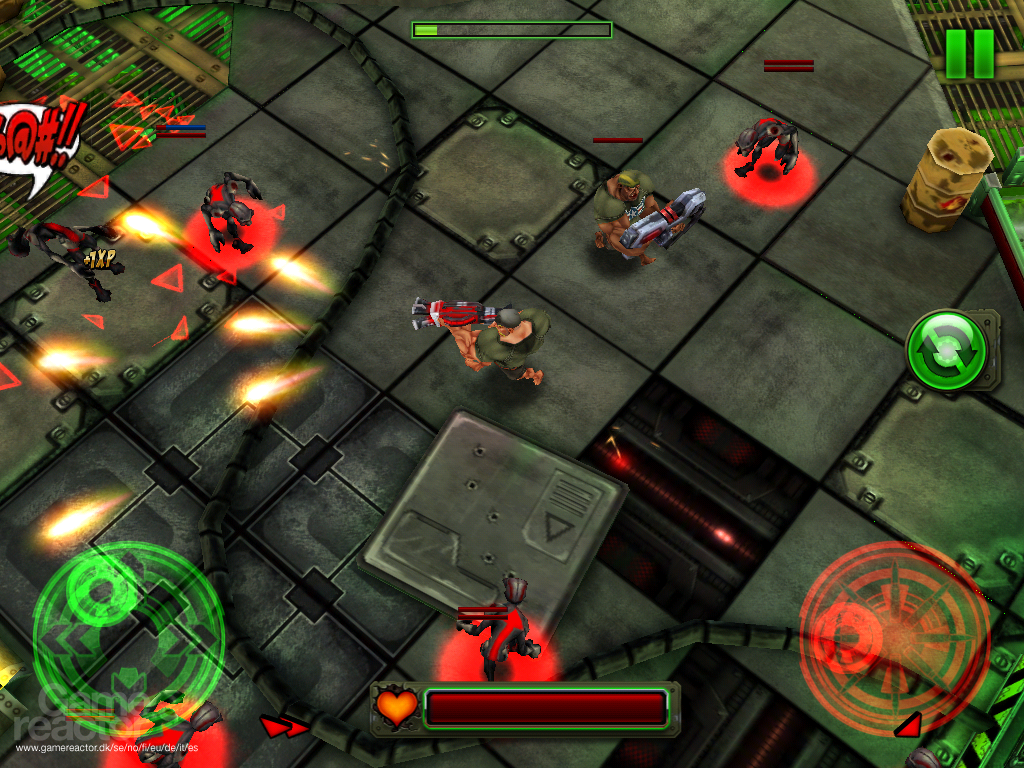Tap the green weapon swap arrows button
Viewport: 1024px width, 768px height.
click(947, 350)
